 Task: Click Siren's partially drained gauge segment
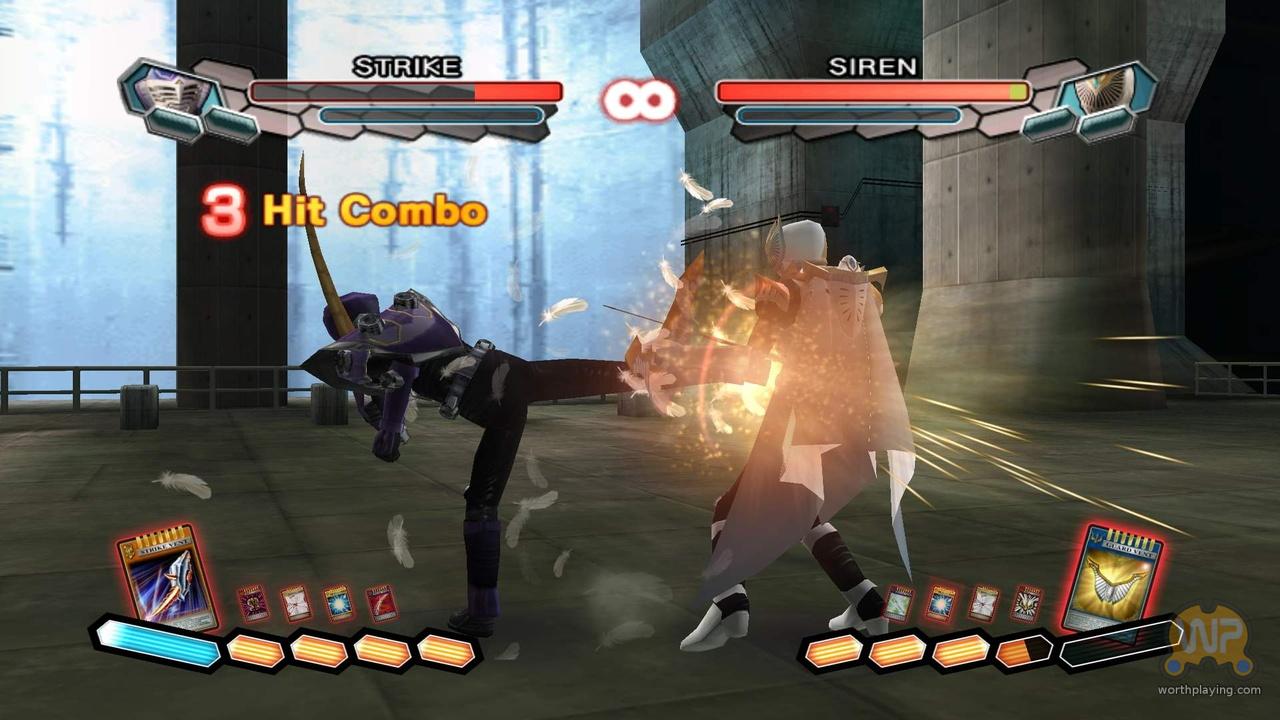1022,652
